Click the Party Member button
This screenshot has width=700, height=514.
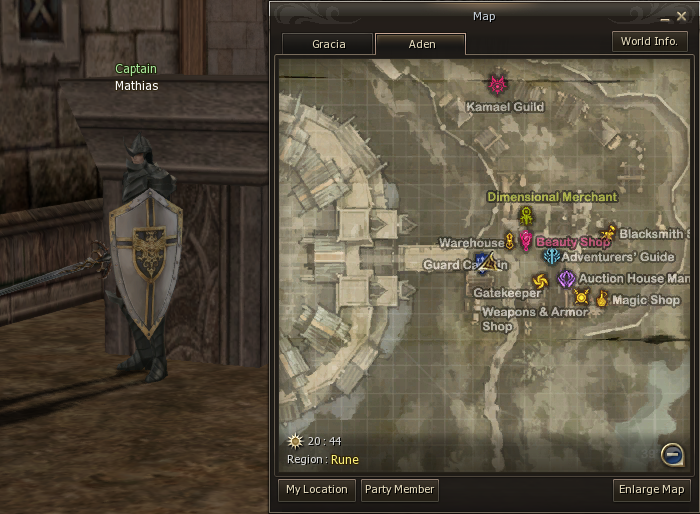pos(399,490)
